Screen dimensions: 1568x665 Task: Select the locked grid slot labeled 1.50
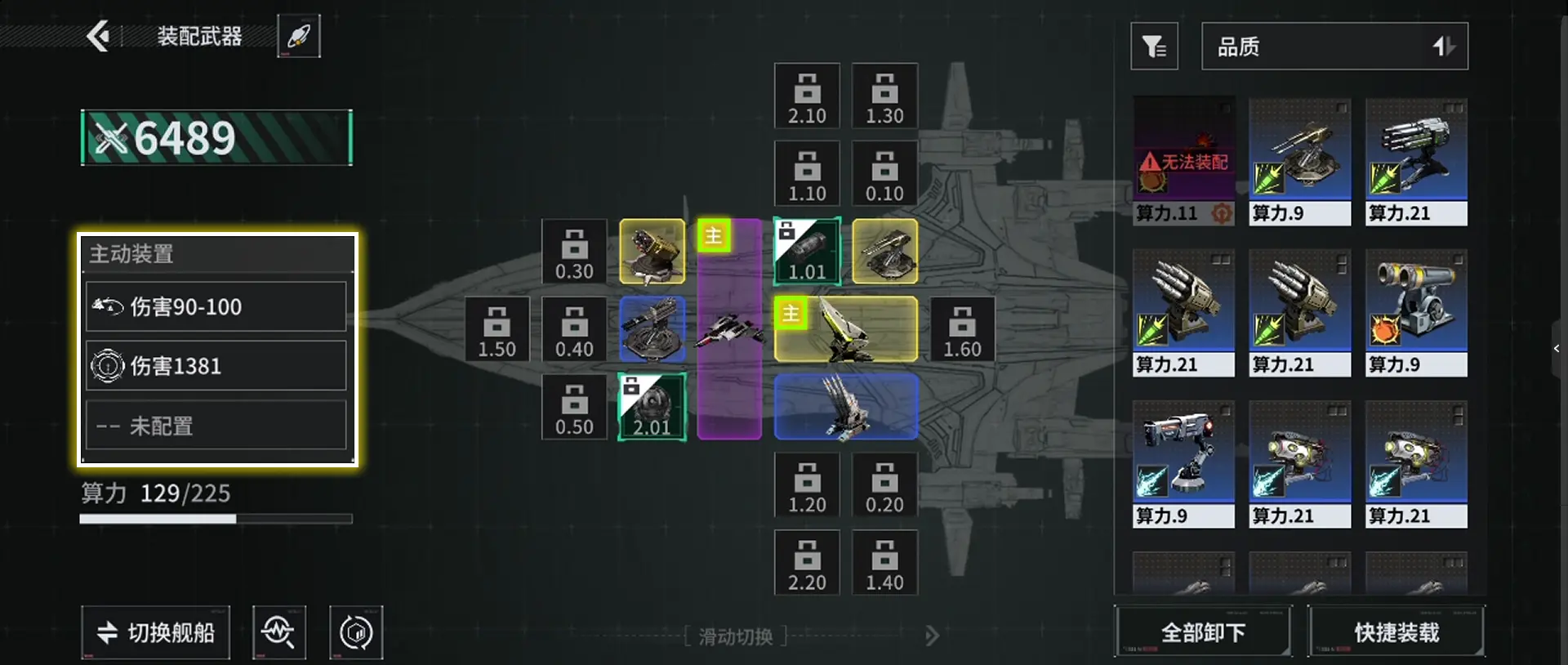(x=497, y=329)
